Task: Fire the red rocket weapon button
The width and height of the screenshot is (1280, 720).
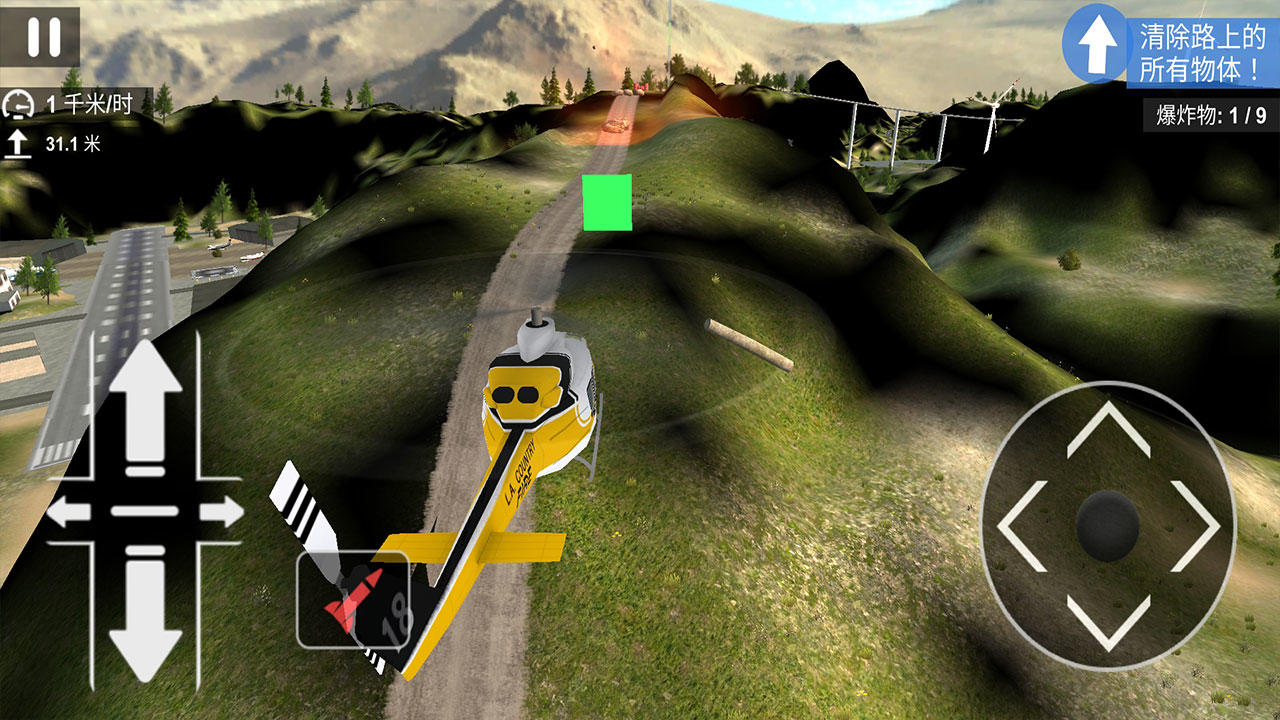Action: (352, 600)
